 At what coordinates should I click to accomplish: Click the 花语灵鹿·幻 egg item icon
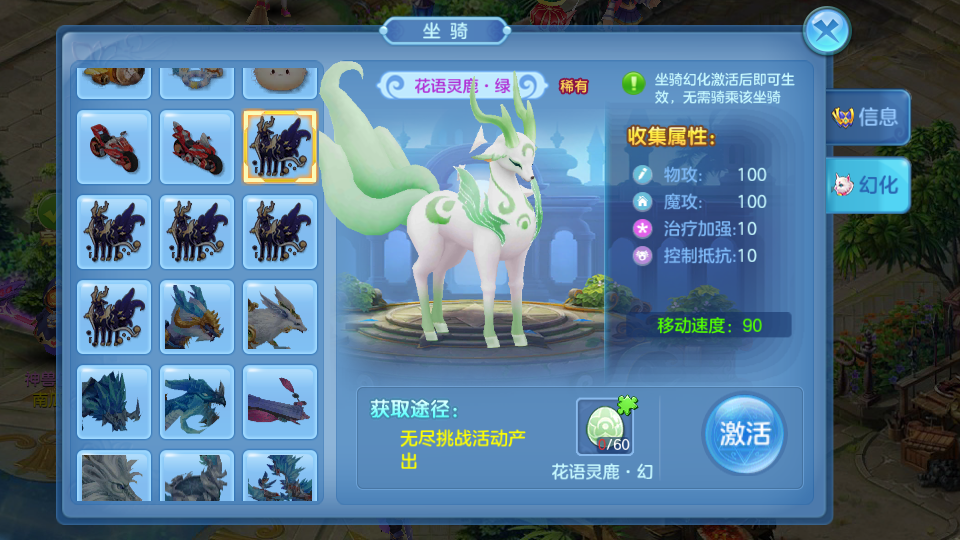(x=604, y=427)
